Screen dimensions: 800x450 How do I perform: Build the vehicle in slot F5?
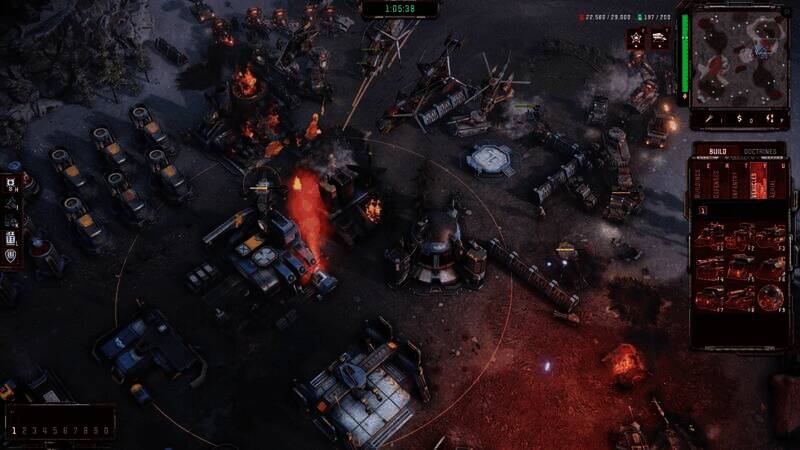[x=740, y=267]
